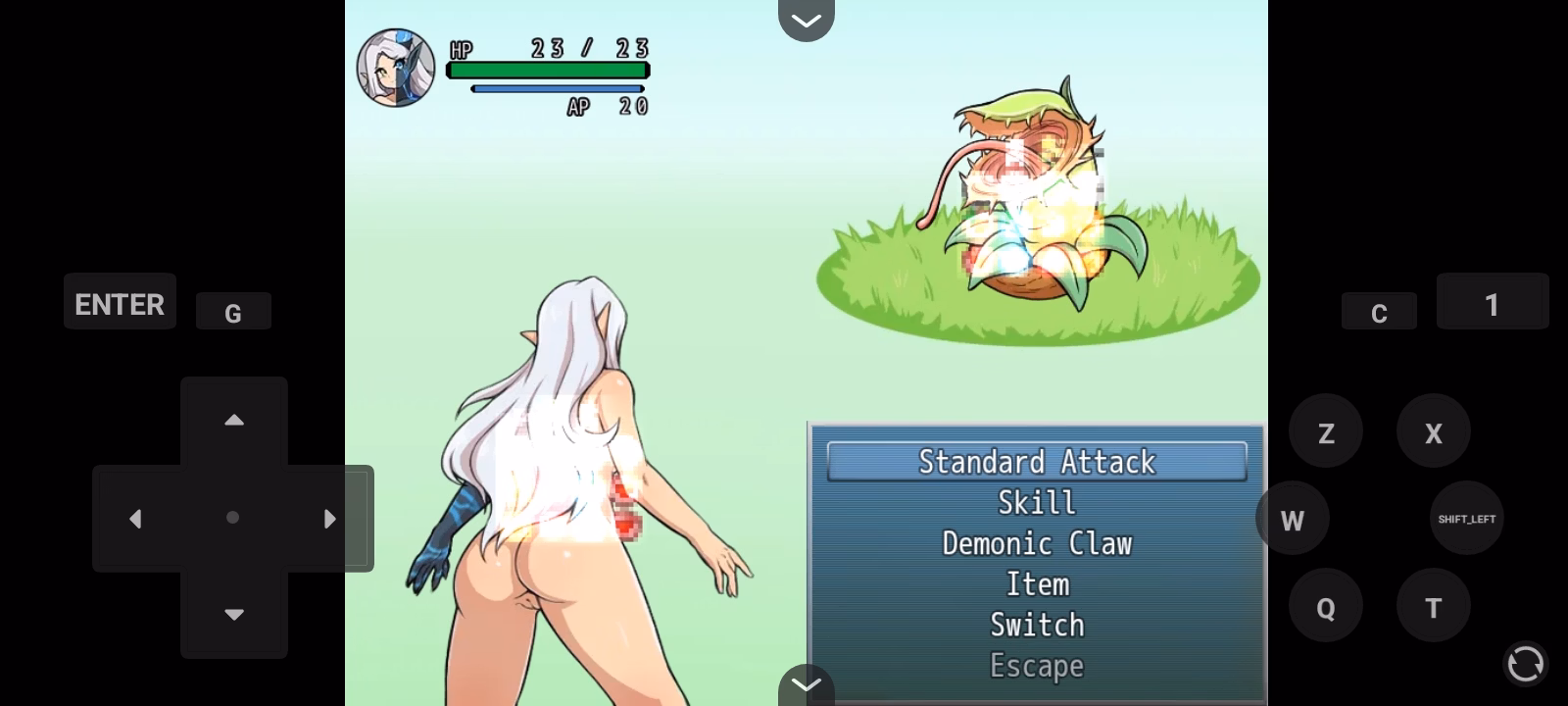The width and height of the screenshot is (1568, 706).
Task: Expand the top chevron overlay handle
Action: [806, 20]
